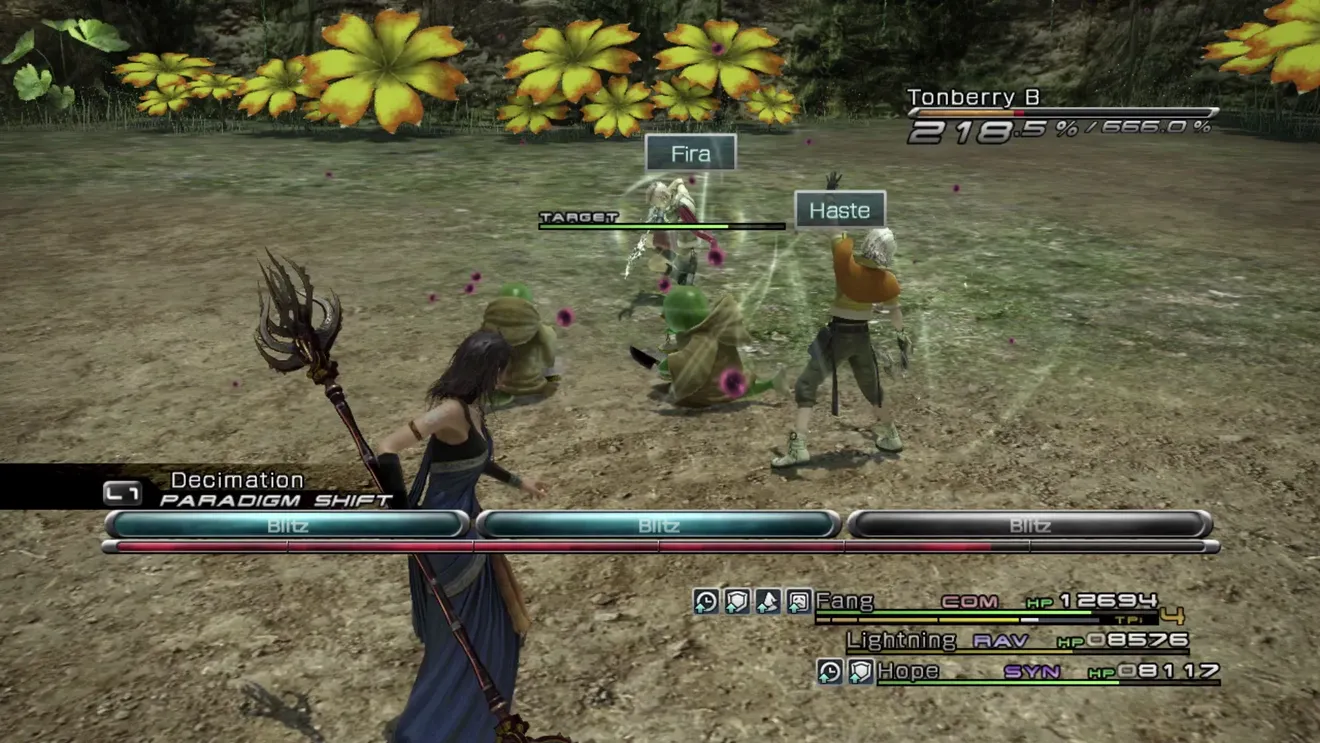
Task: Click Fang's sword-shaped Bravery status icon
Action: [767, 601]
